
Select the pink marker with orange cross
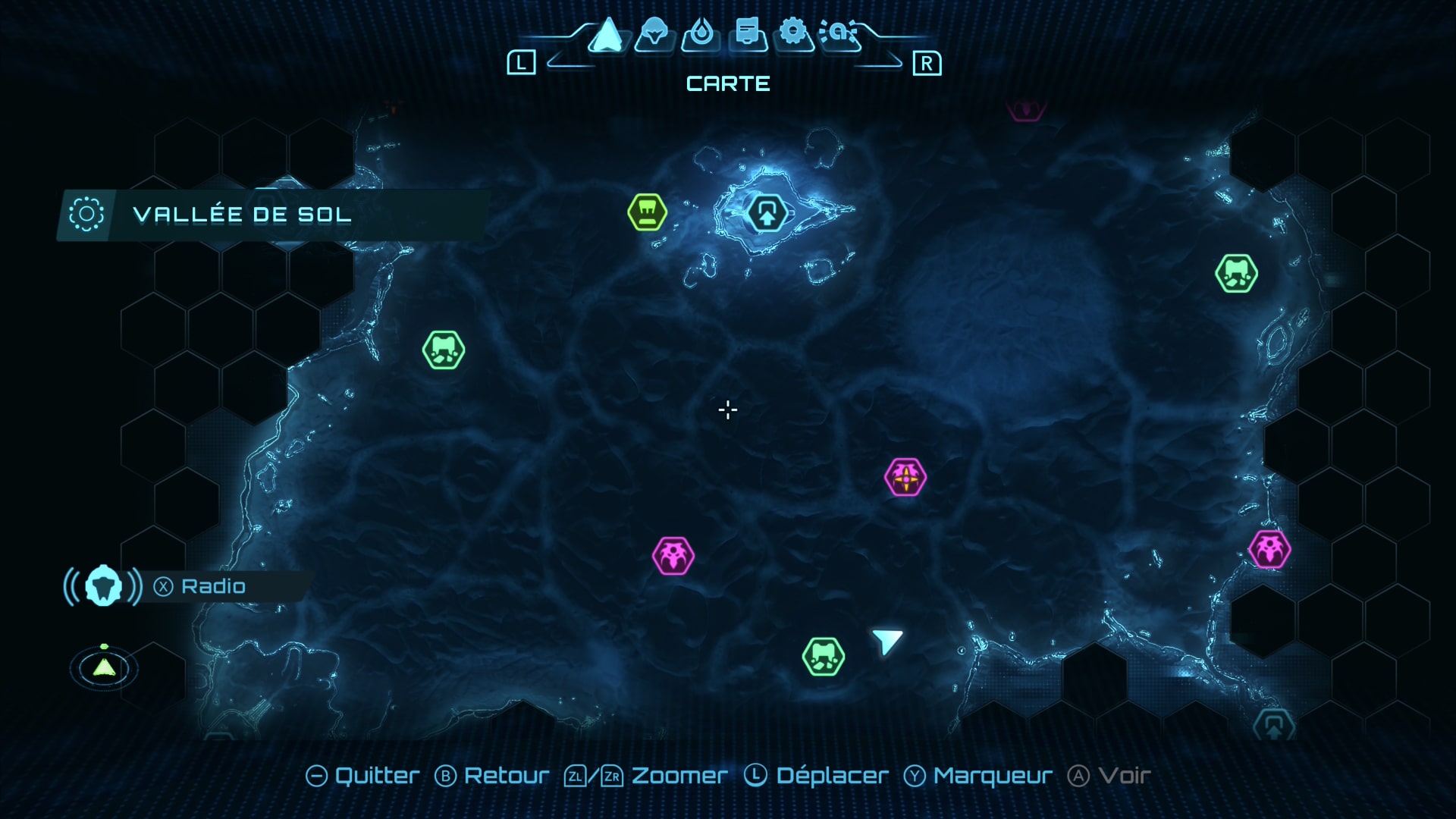click(905, 478)
